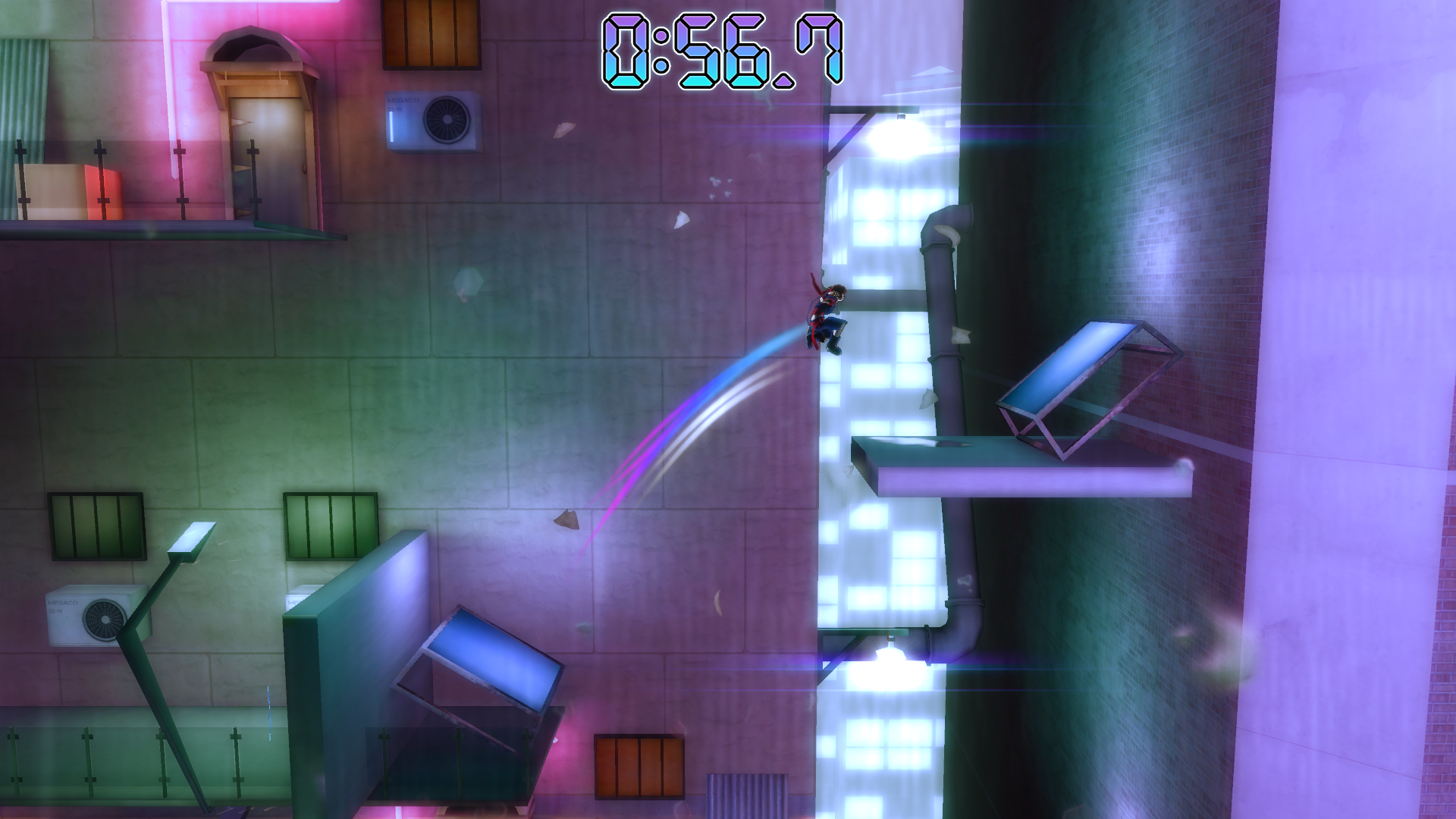The height and width of the screenshot is (819, 1456).
Task: Select the orange crate near the bottom edge
Action: point(641,766)
